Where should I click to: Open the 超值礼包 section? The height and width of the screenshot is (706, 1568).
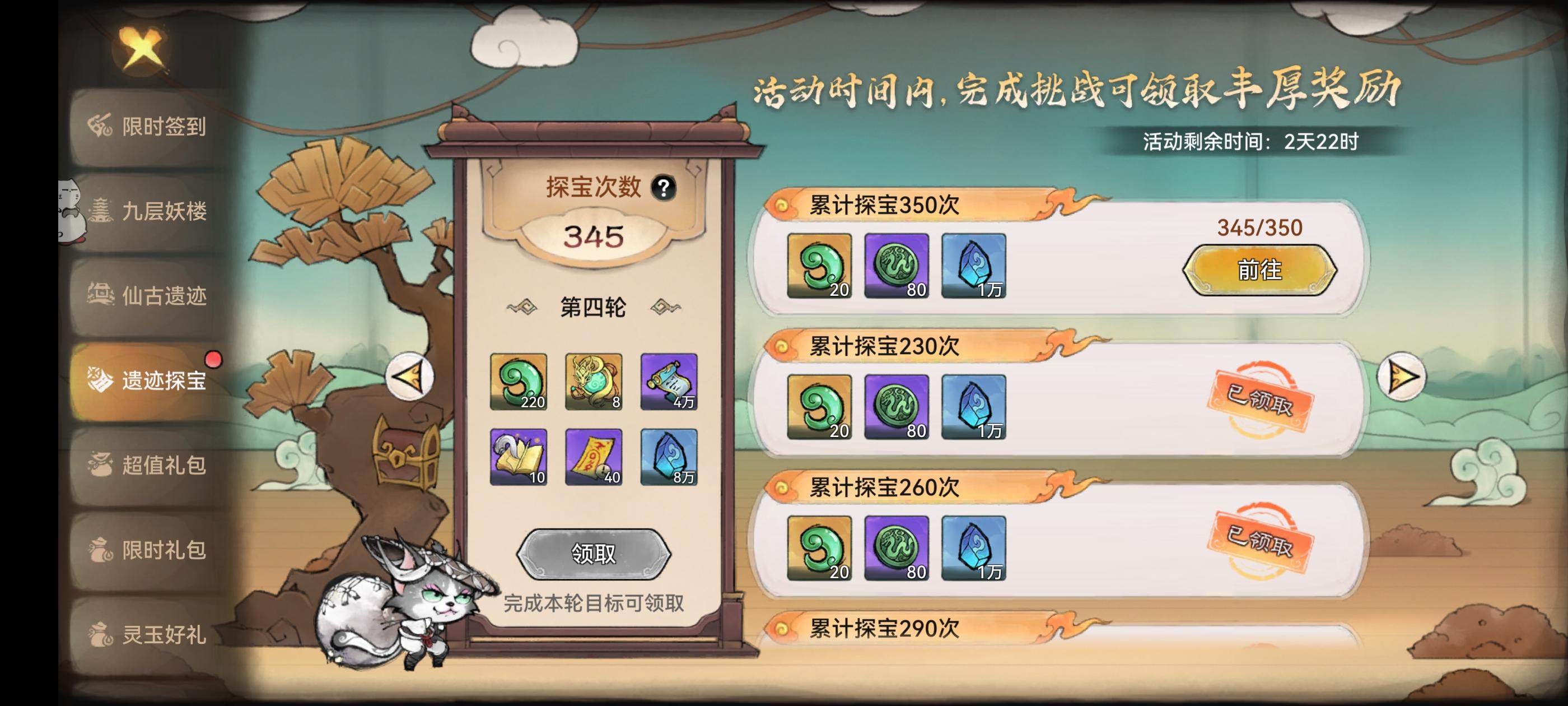[146, 466]
